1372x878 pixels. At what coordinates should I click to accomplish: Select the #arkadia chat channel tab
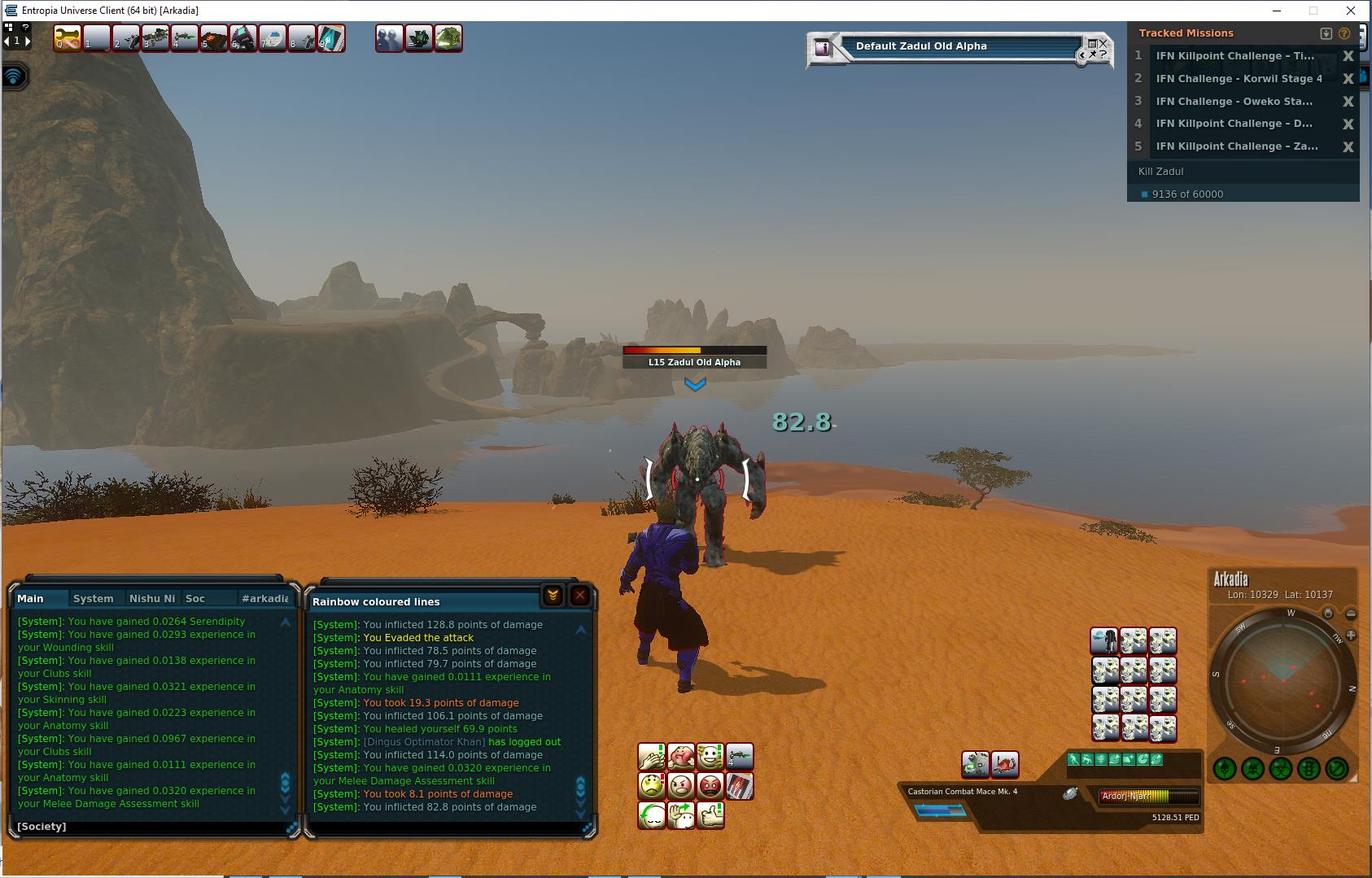[x=264, y=598]
